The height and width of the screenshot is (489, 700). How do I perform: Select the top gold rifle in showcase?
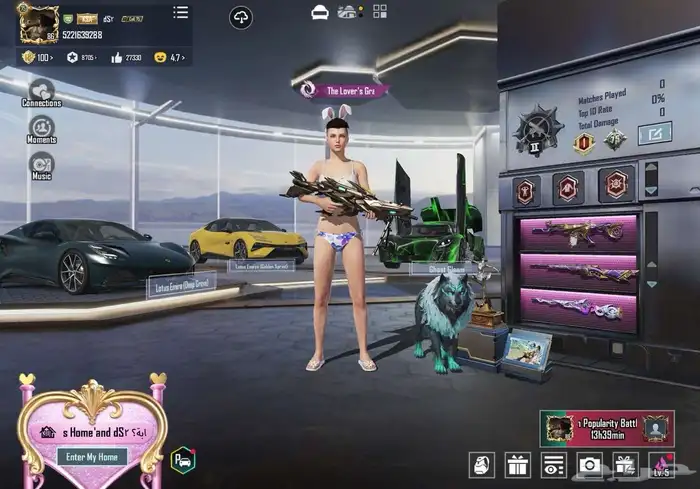tap(577, 233)
